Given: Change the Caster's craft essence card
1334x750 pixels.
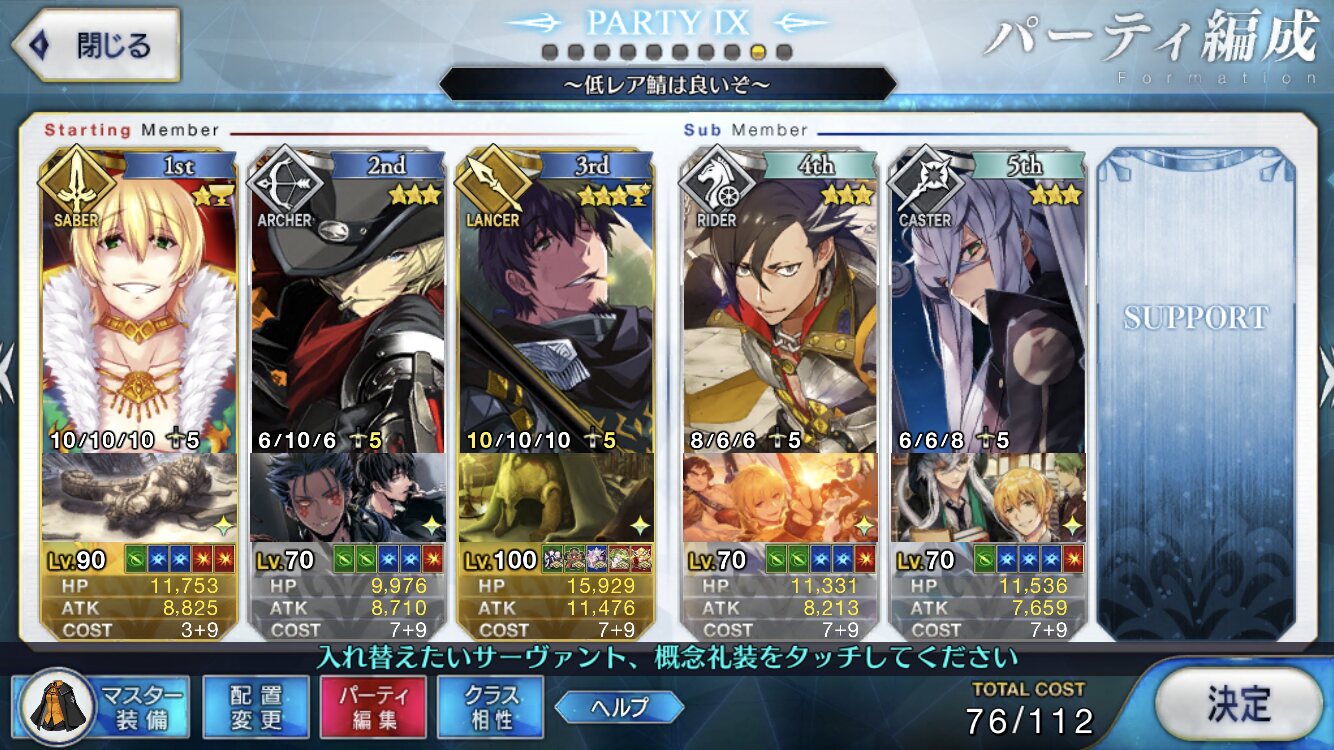Looking at the screenshot, I should (988, 496).
